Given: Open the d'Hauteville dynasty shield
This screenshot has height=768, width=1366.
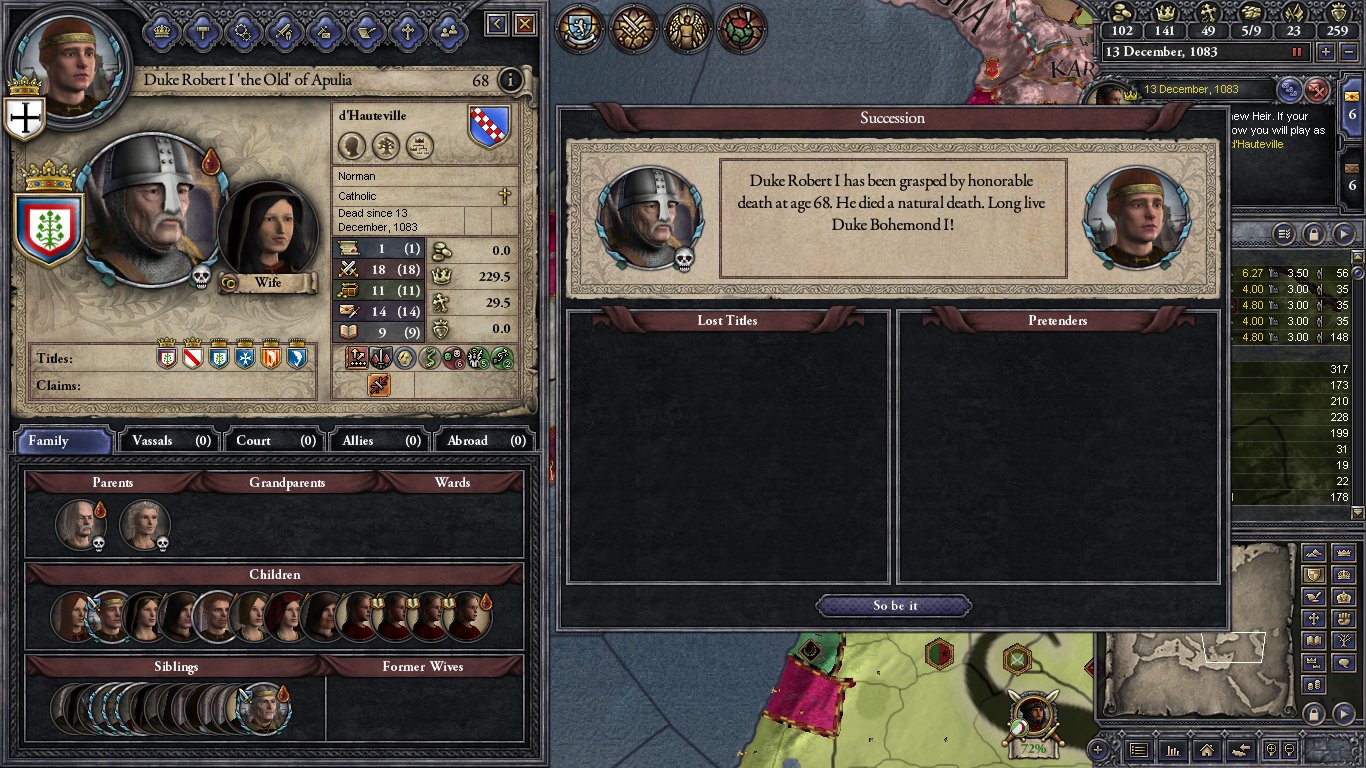Looking at the screenshot, I should click(489, 127).
